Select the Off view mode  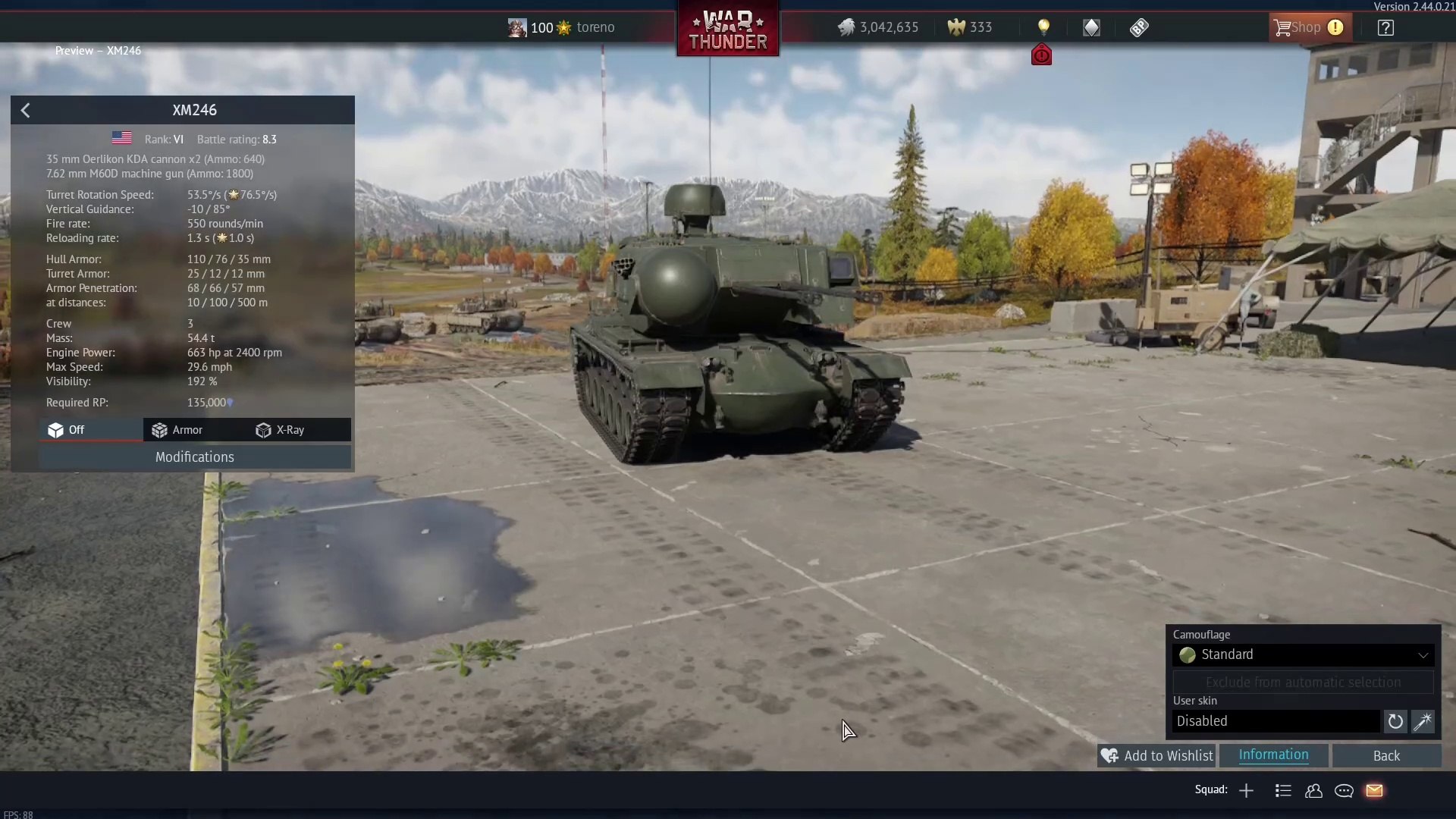coord(67,430)
